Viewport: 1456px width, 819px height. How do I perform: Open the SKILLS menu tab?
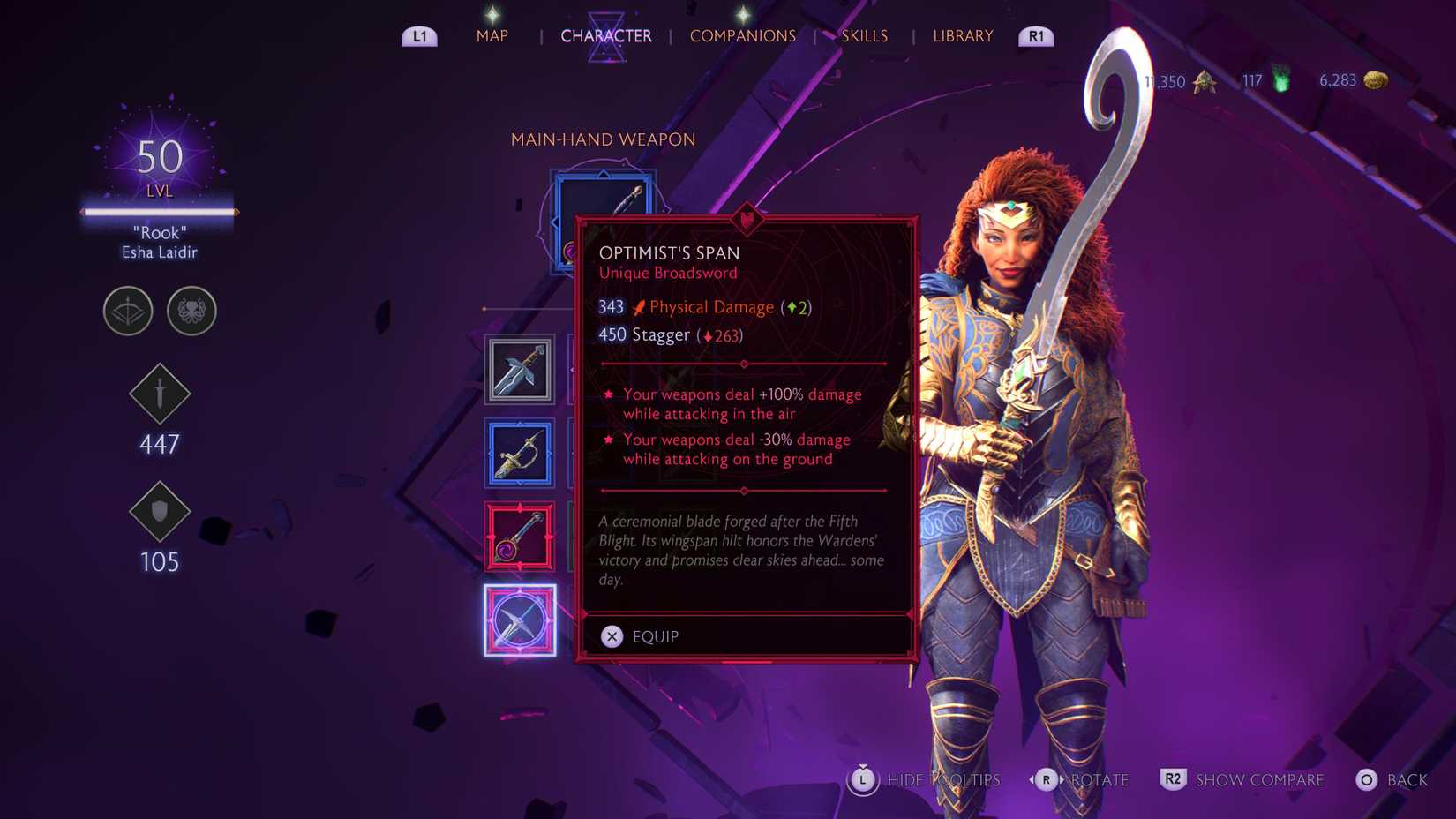click(864, 36)
